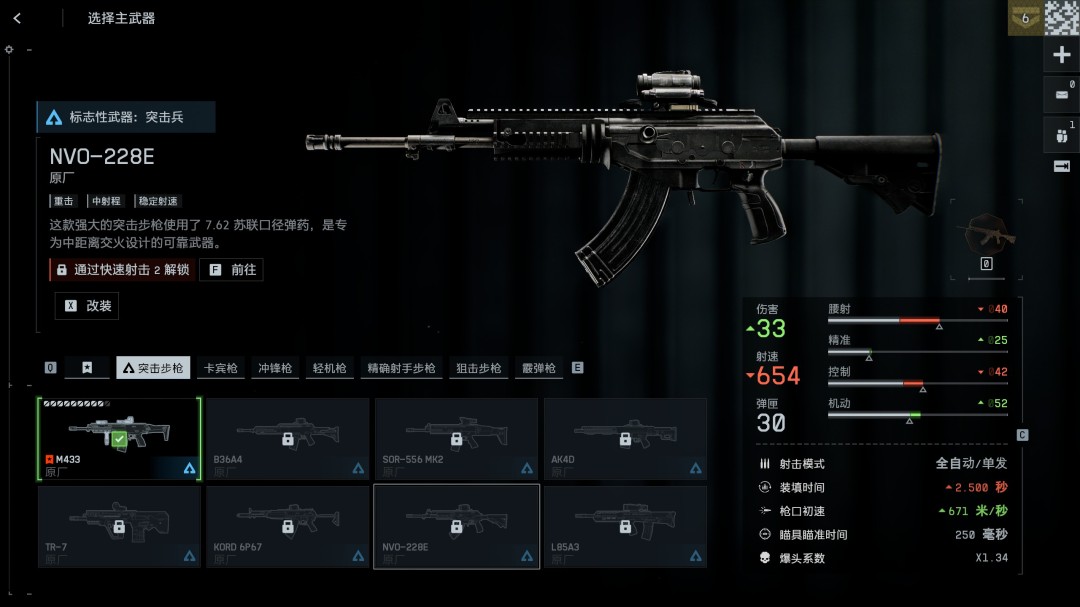This screenshot has width=1080, height=607.
Task: Click the plus icon in the right sidebar
Action: (1061, 55)
